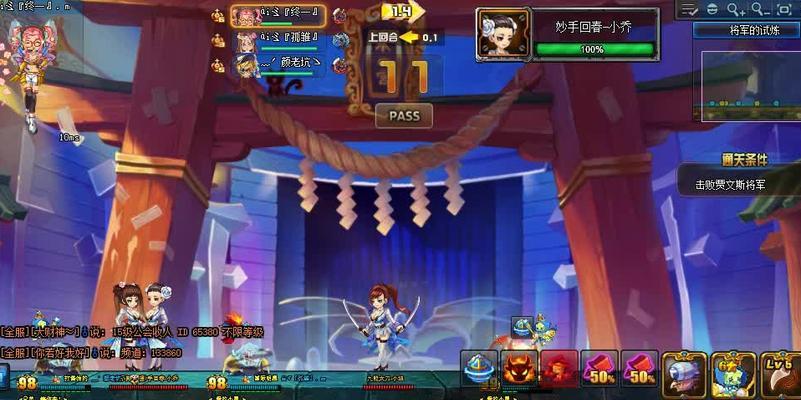Select teammate 颜老坑 in party list
801x400 pixels.
[x=277, y=64]
